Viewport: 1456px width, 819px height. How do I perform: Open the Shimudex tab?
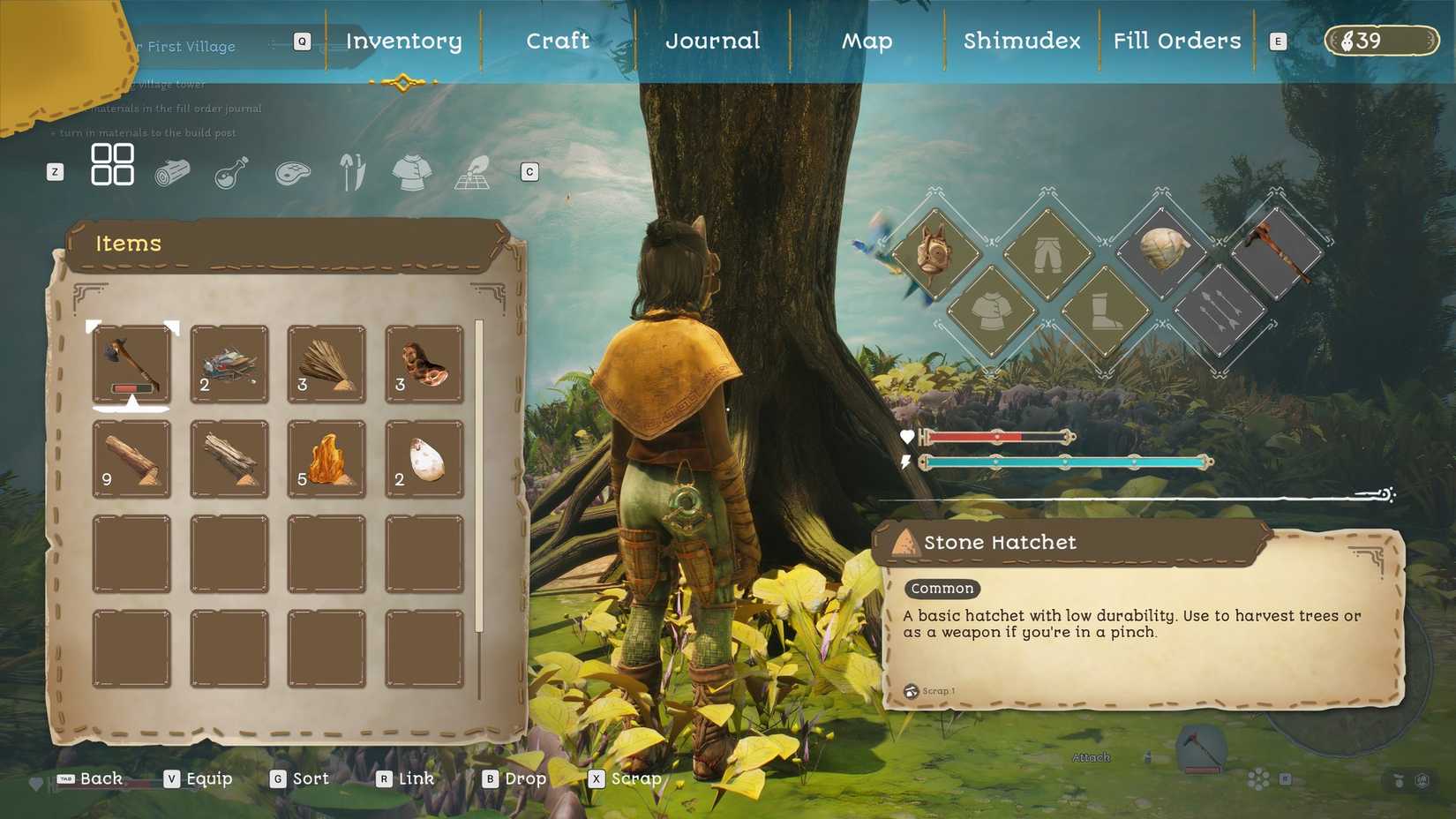[x=1020, y=41]
